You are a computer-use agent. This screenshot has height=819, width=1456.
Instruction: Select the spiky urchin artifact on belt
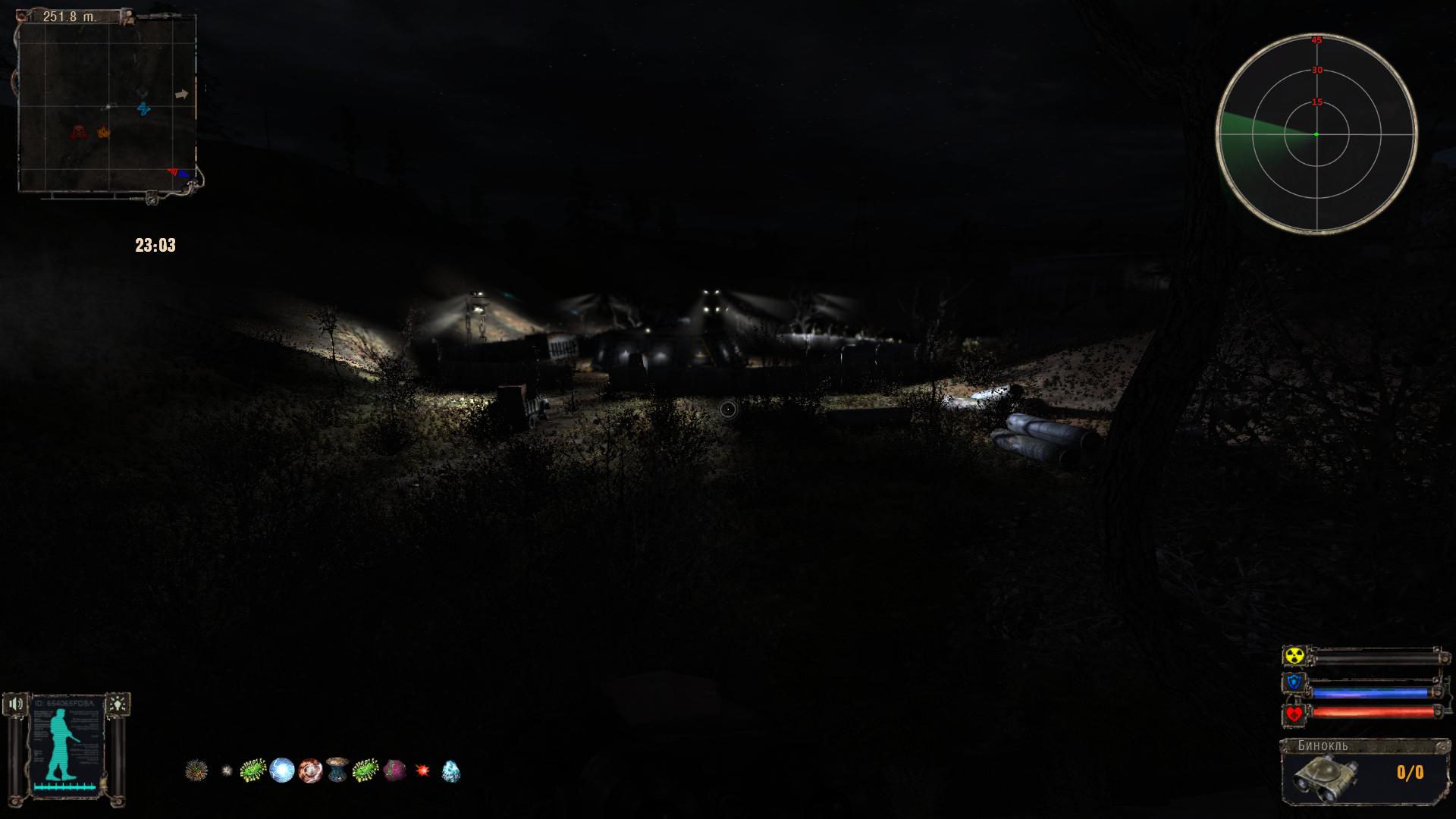click(x=196, y=770)
